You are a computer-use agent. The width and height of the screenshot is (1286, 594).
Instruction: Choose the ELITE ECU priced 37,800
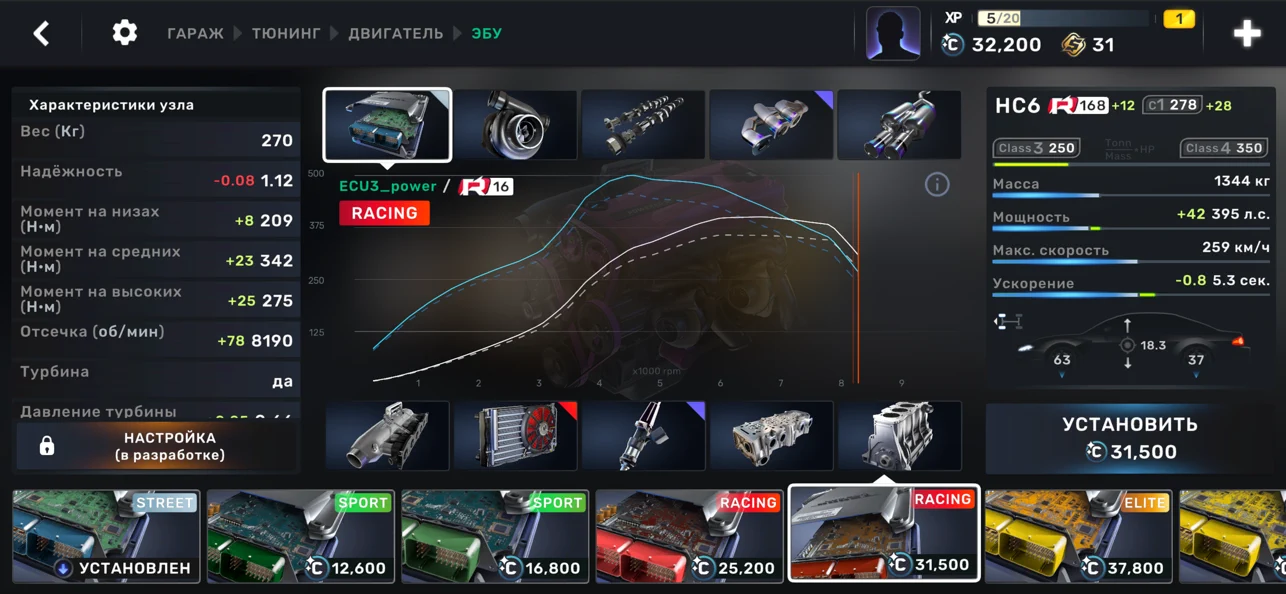coord(1077,536)
